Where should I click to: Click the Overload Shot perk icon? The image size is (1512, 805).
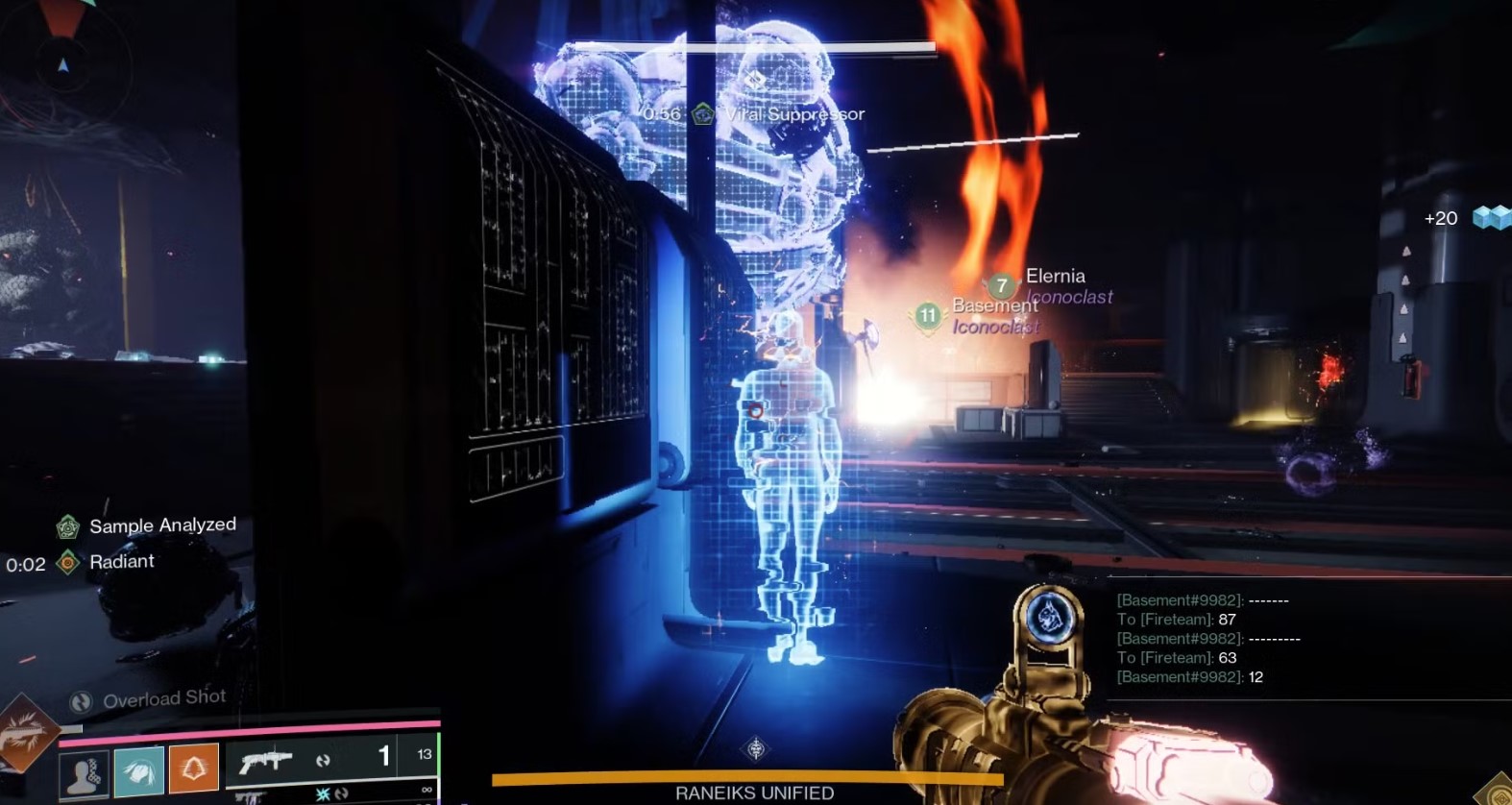click(82, 701)
